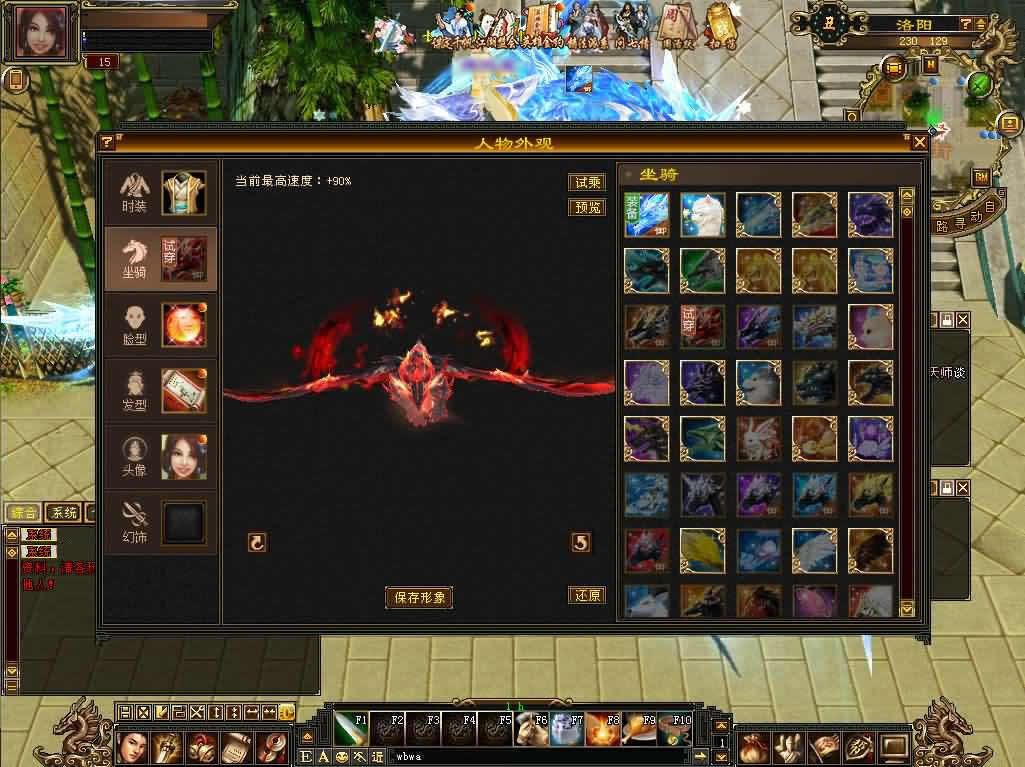Select the 脸型 face type category
This screenshot has height=767, width=1025.
[160, 326]
